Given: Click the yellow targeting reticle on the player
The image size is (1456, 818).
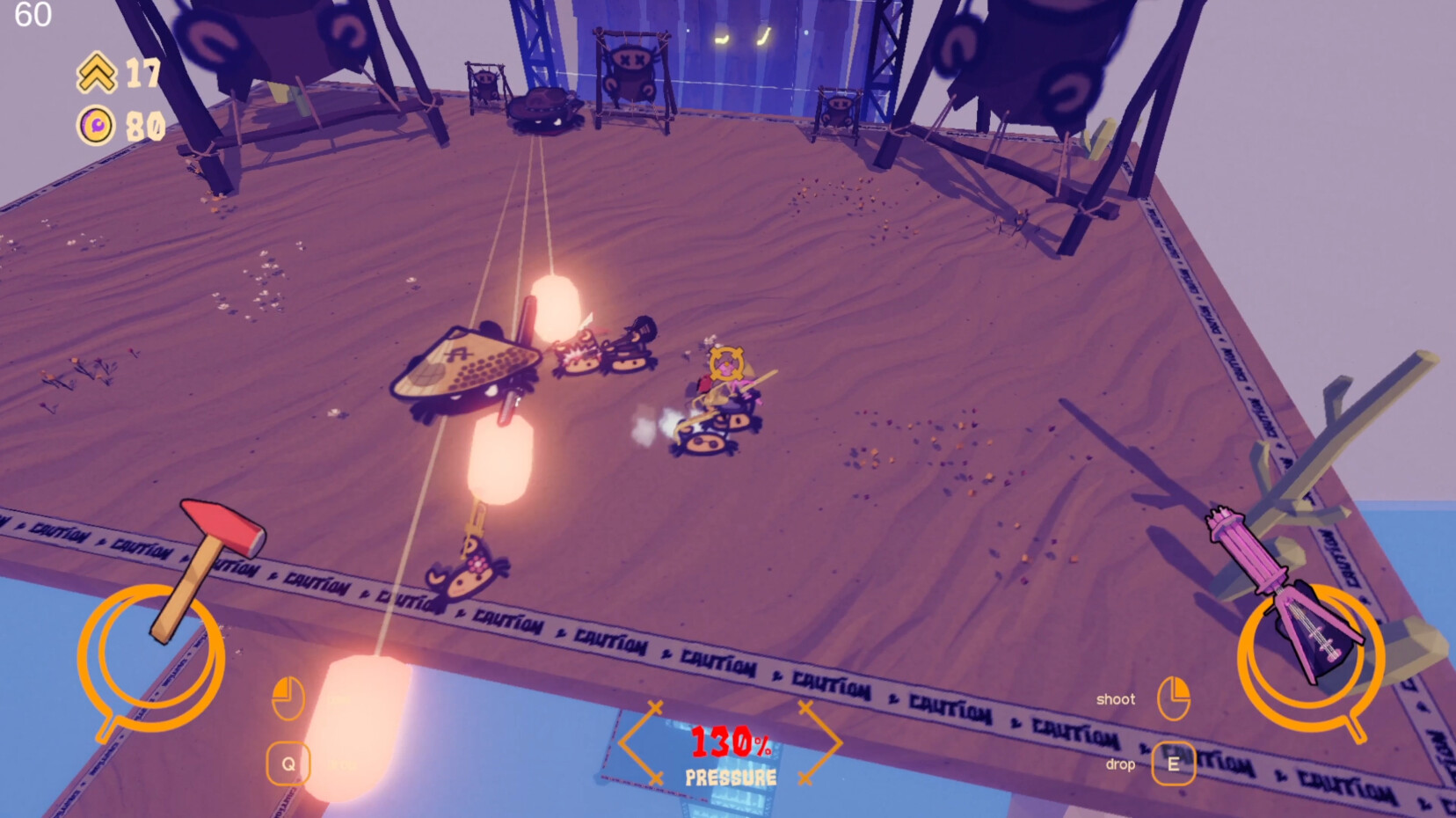Looking at the screenshot, I should [725, 362].
